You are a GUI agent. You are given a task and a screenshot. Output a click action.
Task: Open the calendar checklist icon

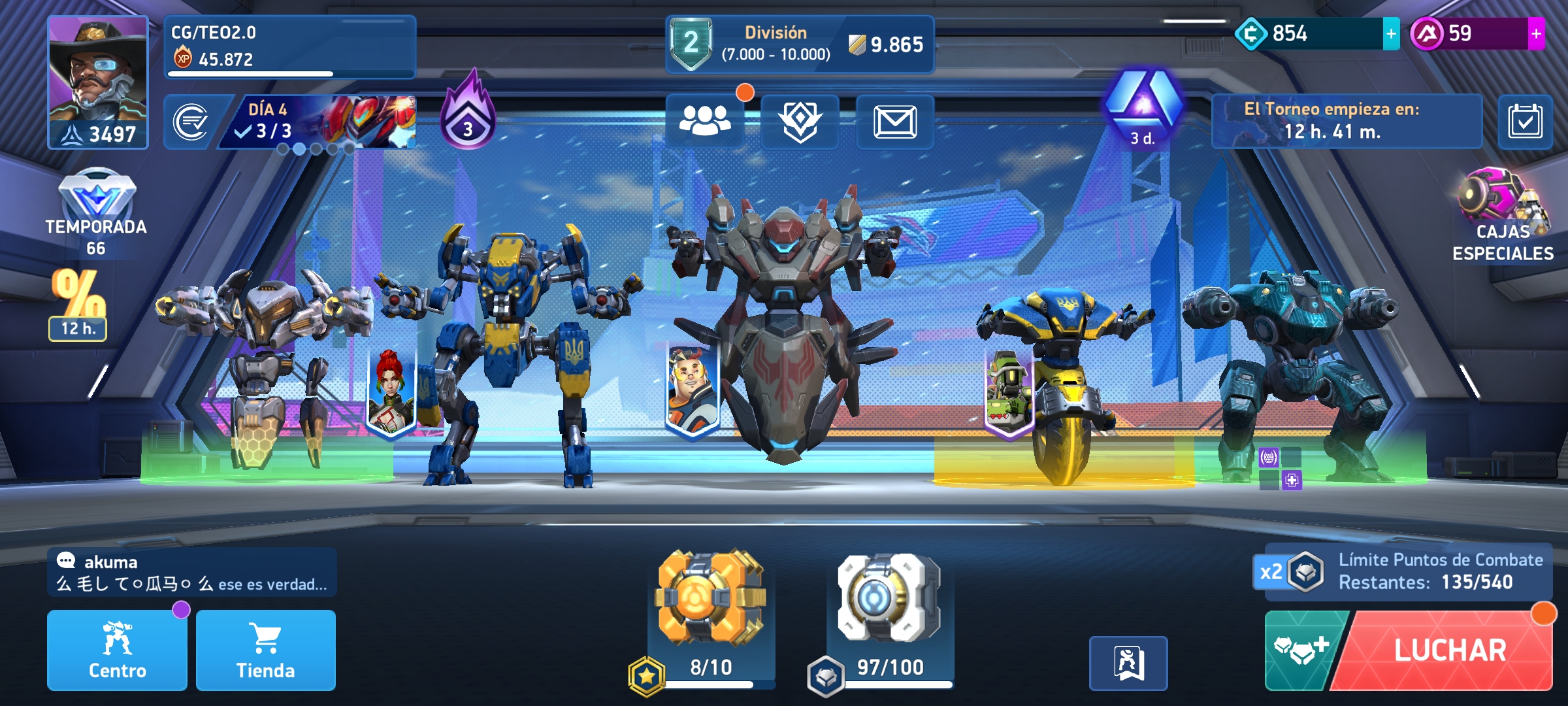point(1525,122)
